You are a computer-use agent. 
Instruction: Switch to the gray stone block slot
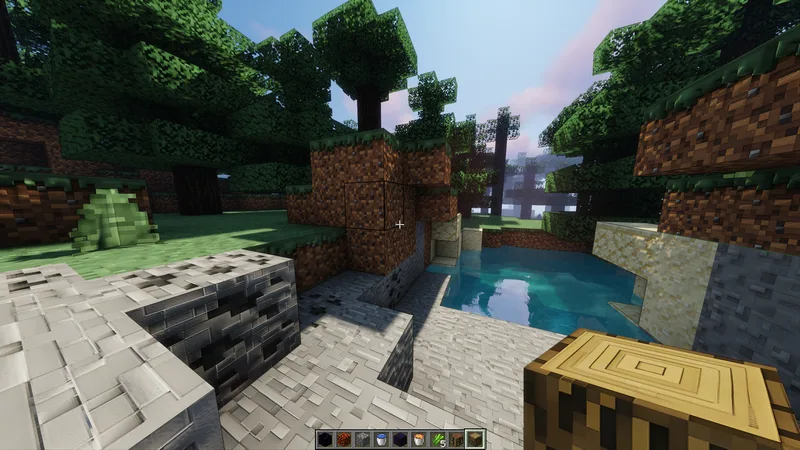click(x=362, y=439)
